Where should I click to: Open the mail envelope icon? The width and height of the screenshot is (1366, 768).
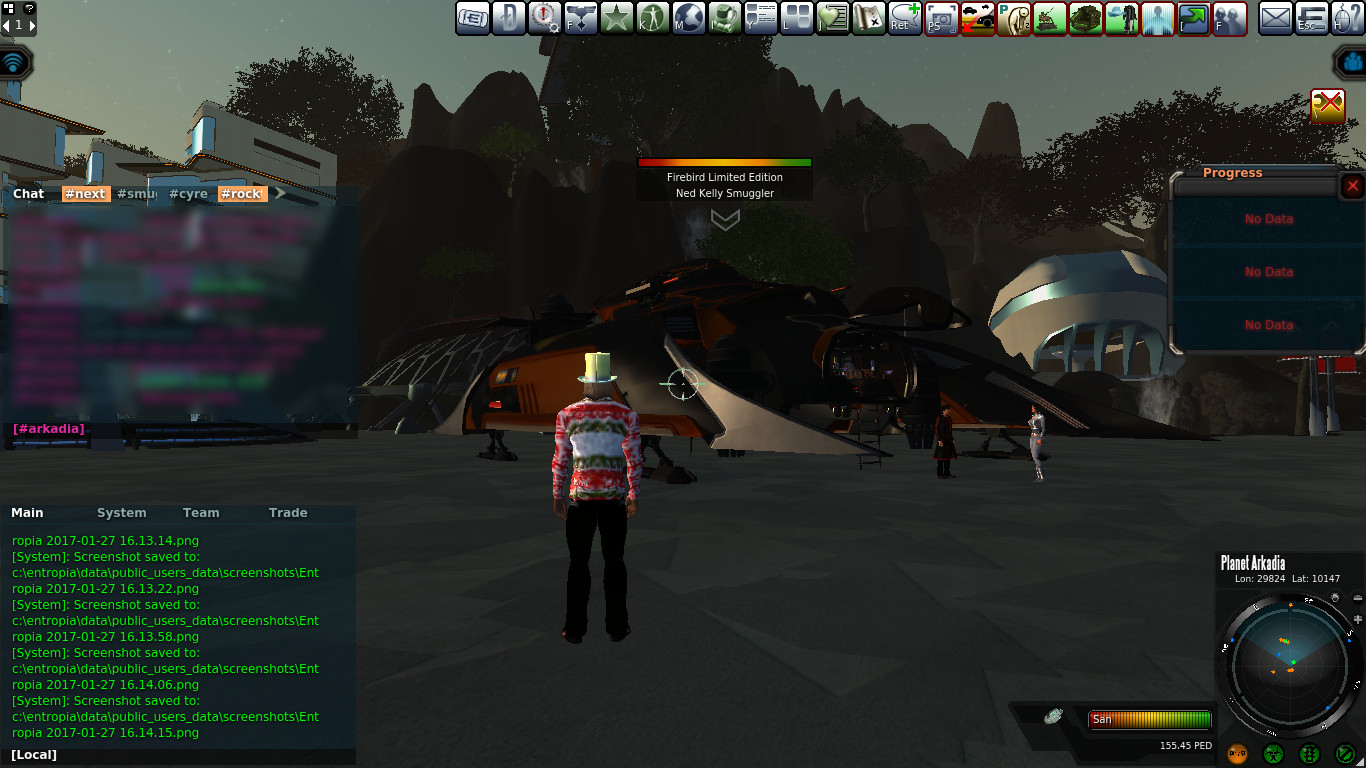1275,18
